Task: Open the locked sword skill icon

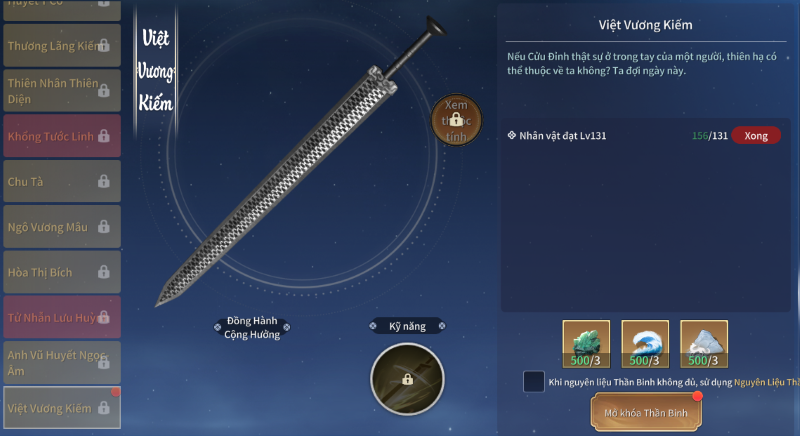Action: (407, 379)
